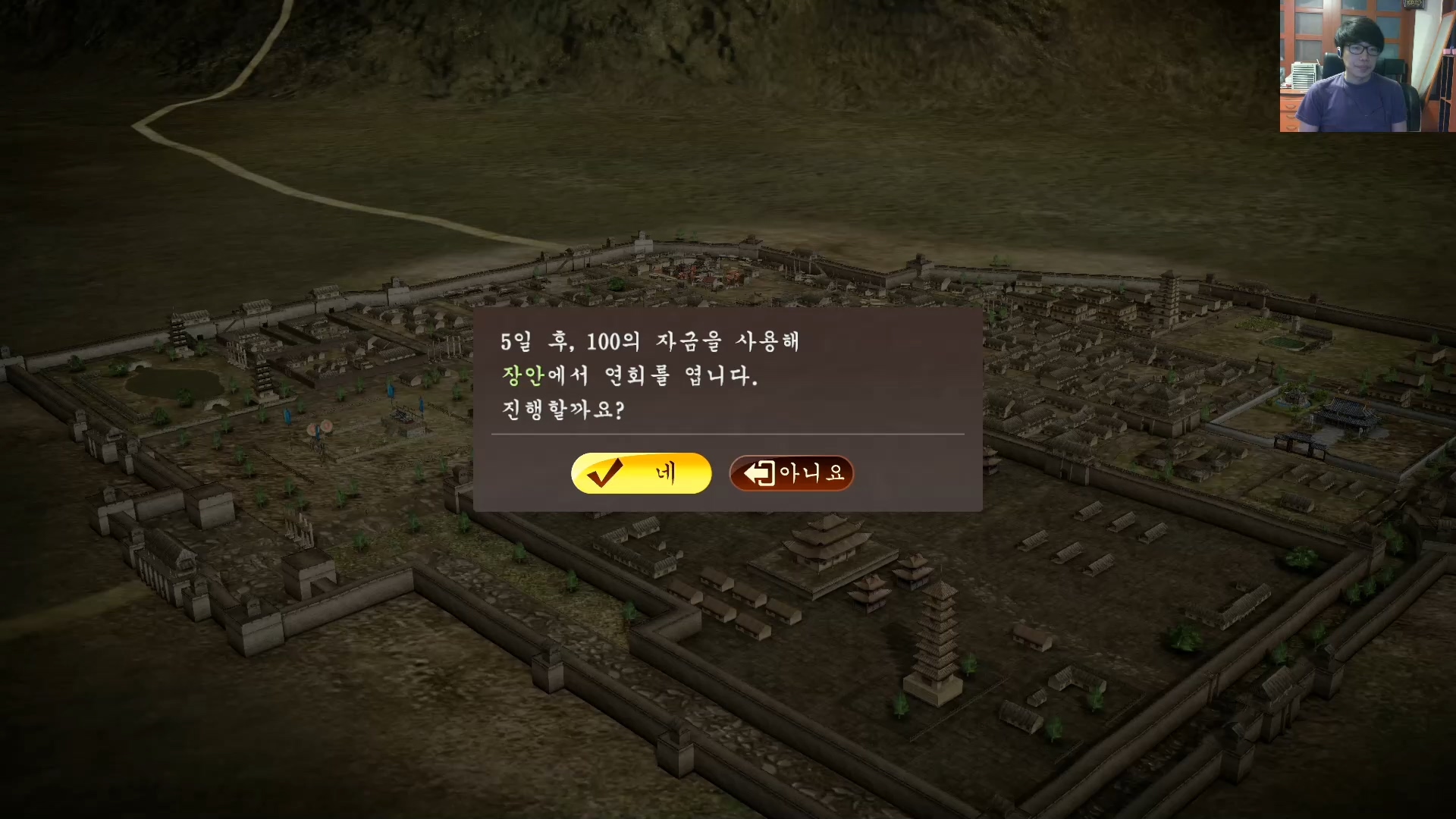Click the dialog text 진행할까요?
This screenshot has height=819, width=1456.
click(561, 412)
